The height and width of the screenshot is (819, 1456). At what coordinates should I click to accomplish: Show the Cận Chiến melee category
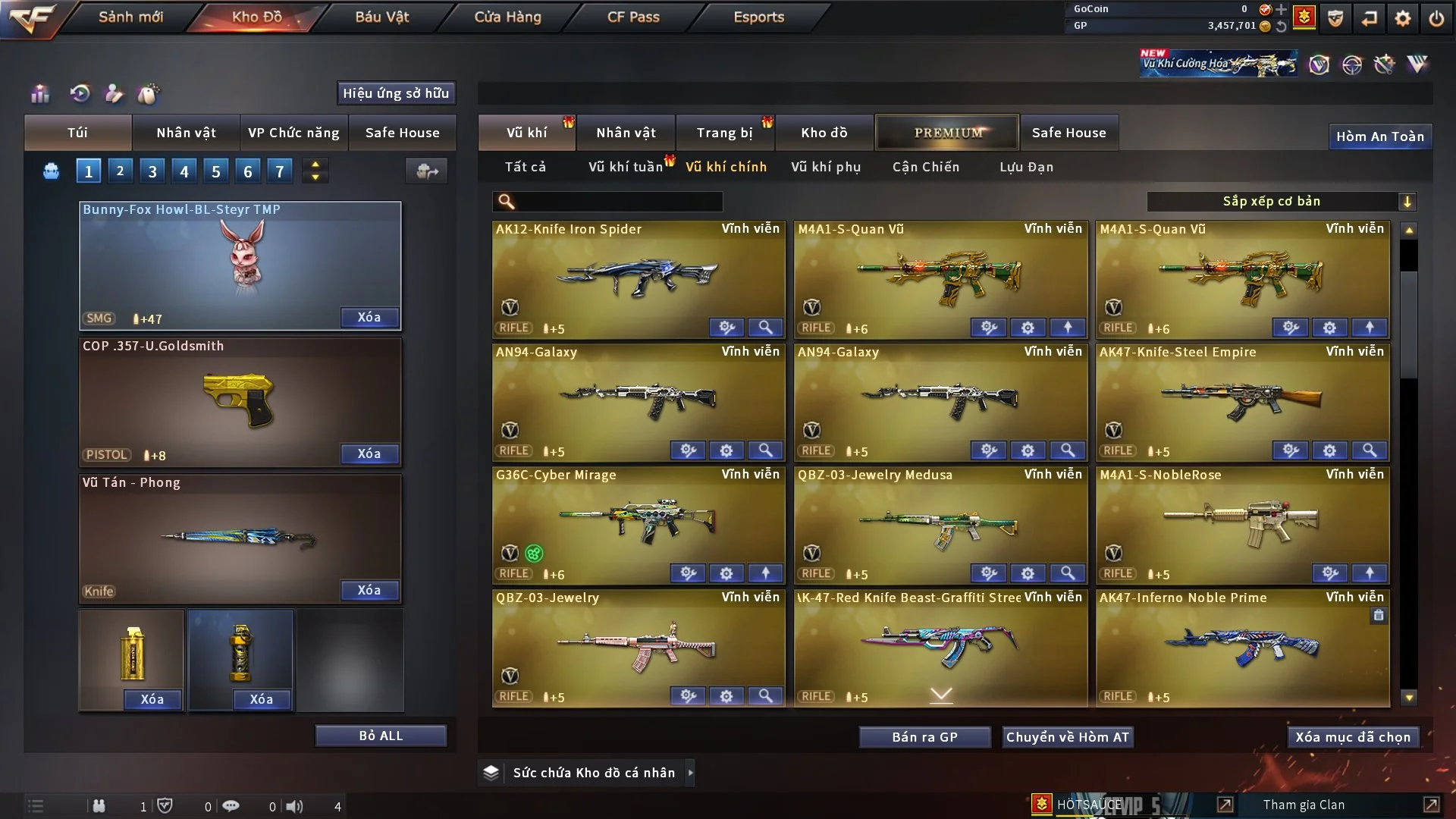[x=925, y=167]
